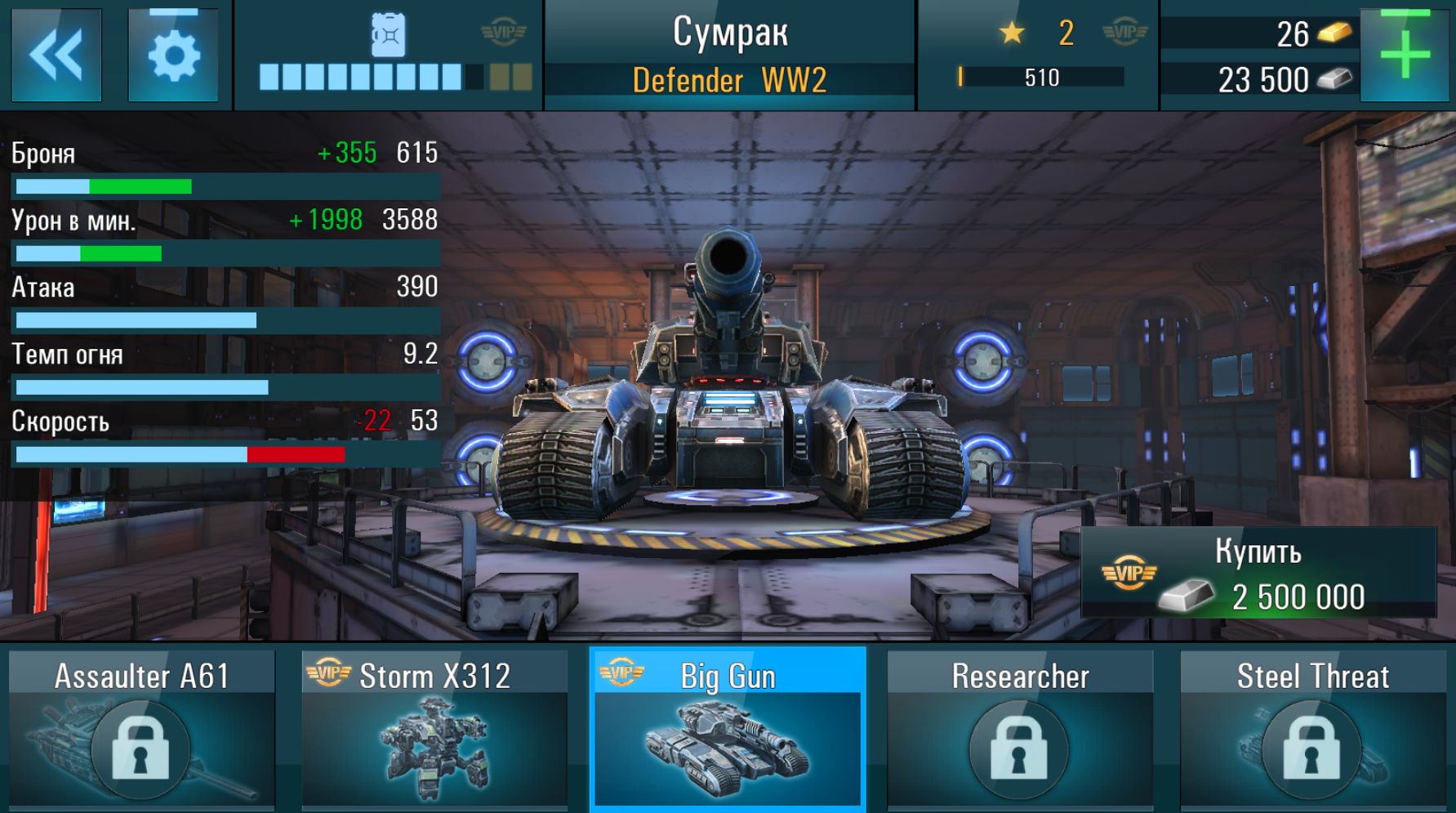
Task: Select the fuel canister icon
Action: click(387, 33)
